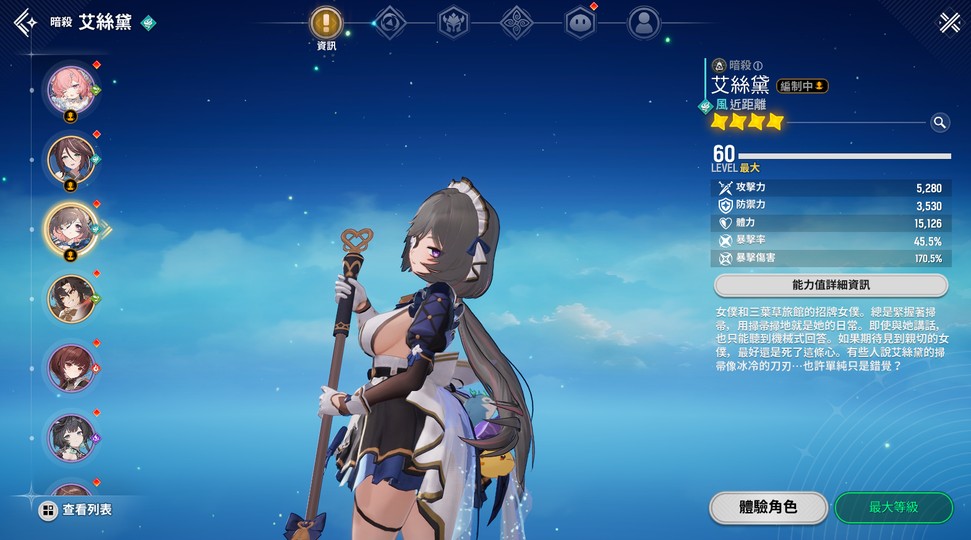Close the screen with the crossed-swords X
Screen dimensions: 971x540
point(948,22)
